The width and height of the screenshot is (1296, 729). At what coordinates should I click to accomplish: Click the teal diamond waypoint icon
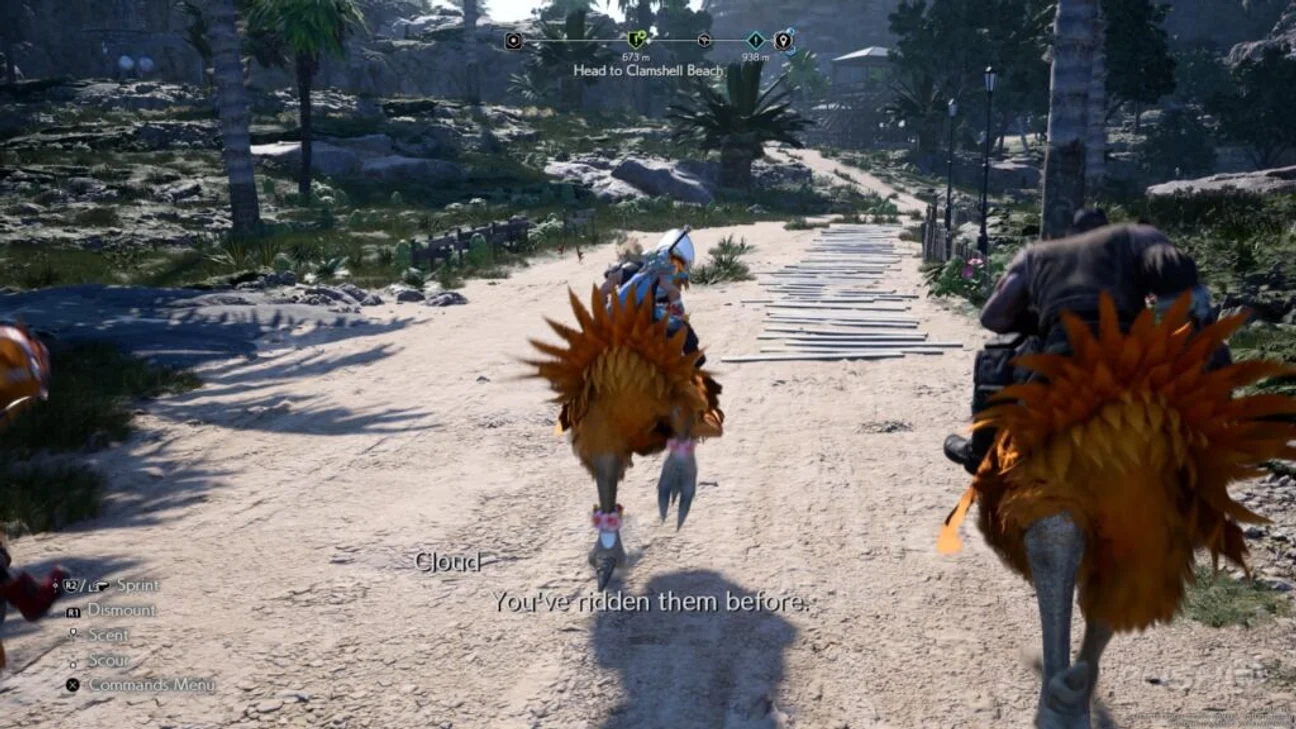[756, 40]
